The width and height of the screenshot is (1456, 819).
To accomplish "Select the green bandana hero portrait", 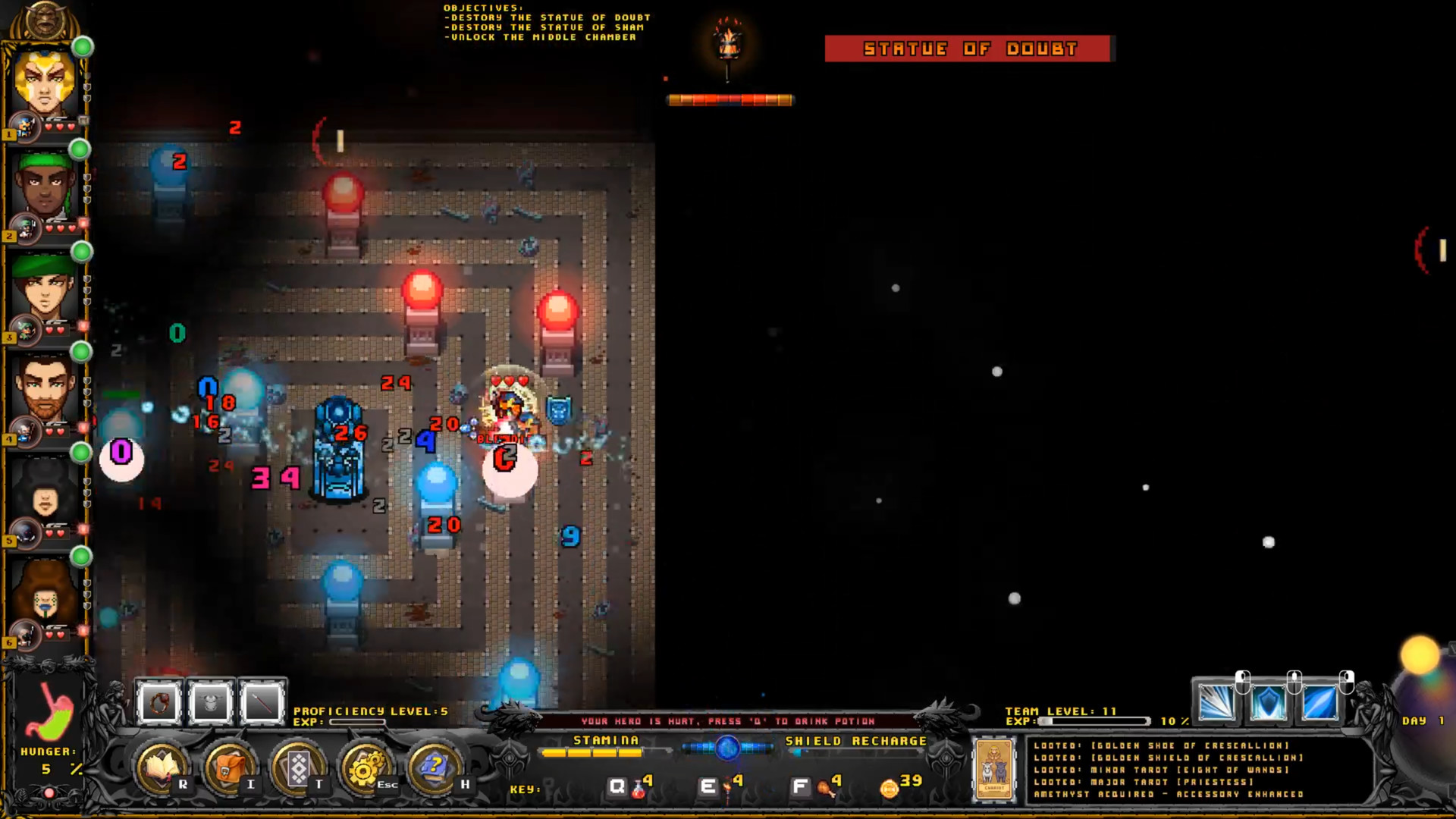I will pyautogui.click(x=45, y=186).
